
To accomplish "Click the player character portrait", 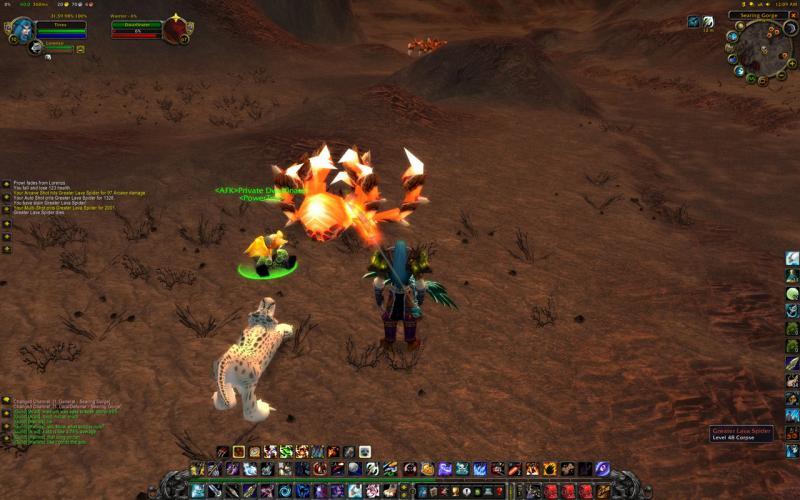I will 21,29.
